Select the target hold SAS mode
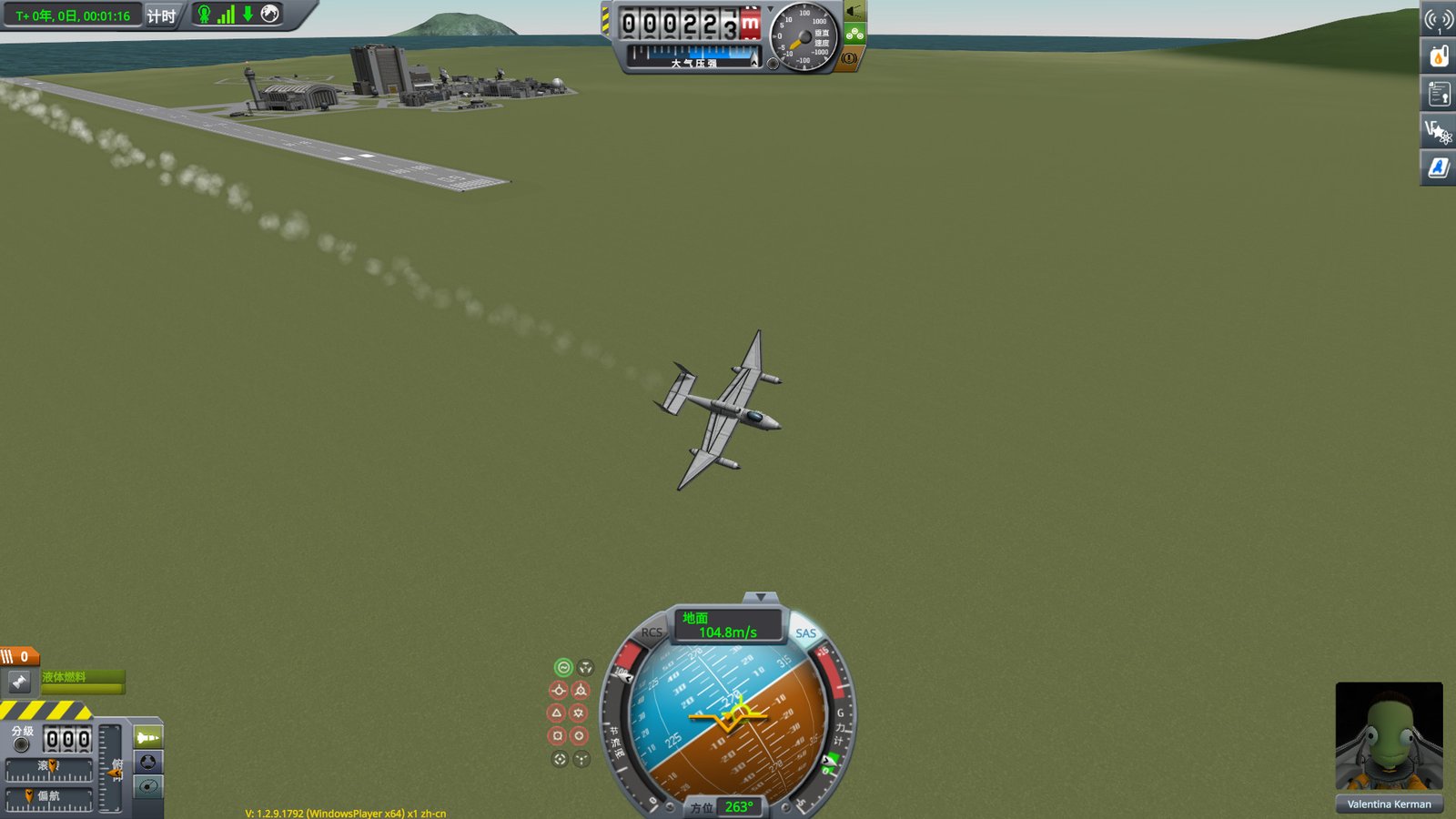Viewport: 1456px width, 819px height. pos(558,758)
